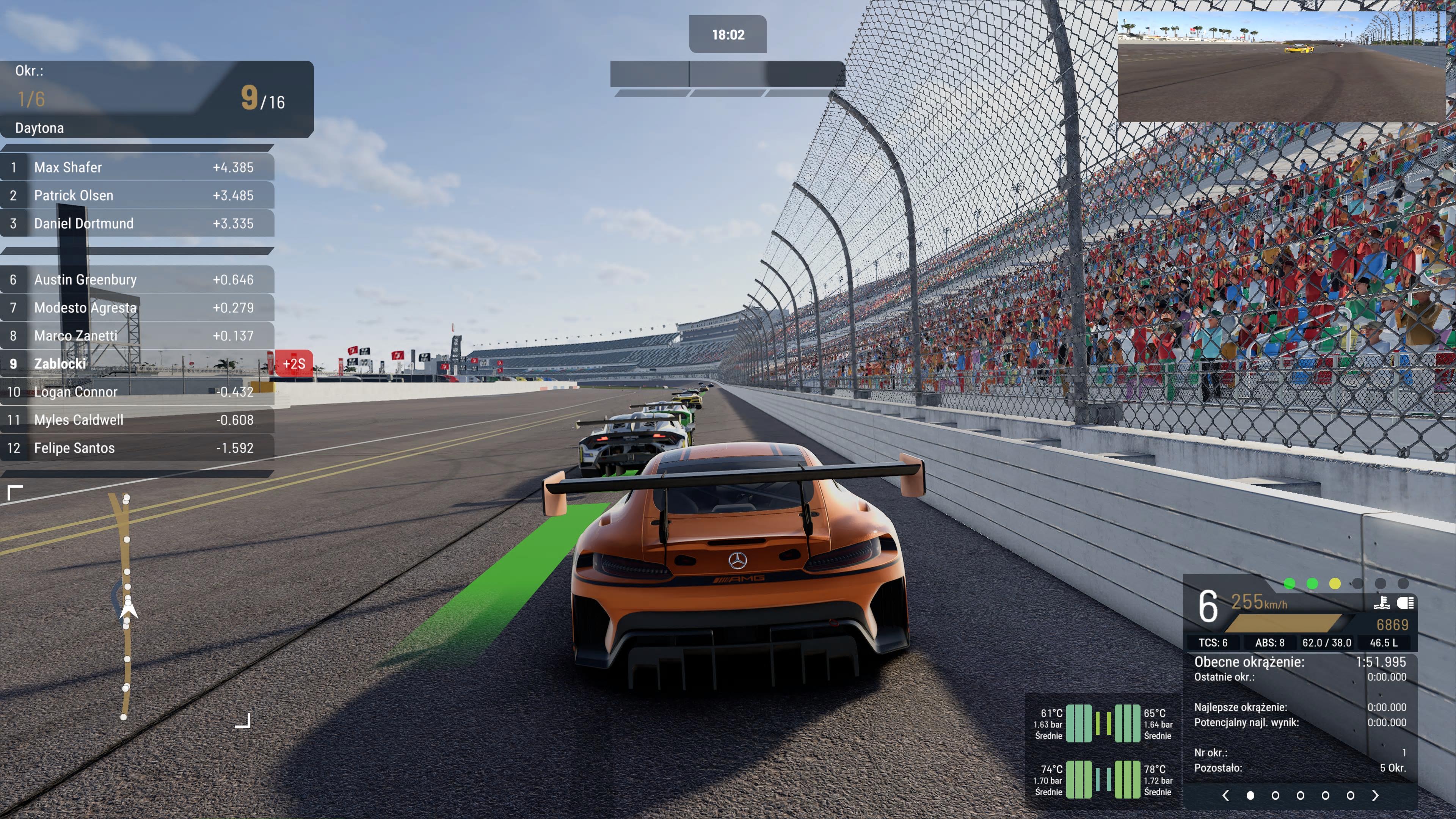Image resolution: width=1456 pixels, height=819 pixels.
Task: Click the headlights indicator icon
Action: click(x=1406, y=602)
